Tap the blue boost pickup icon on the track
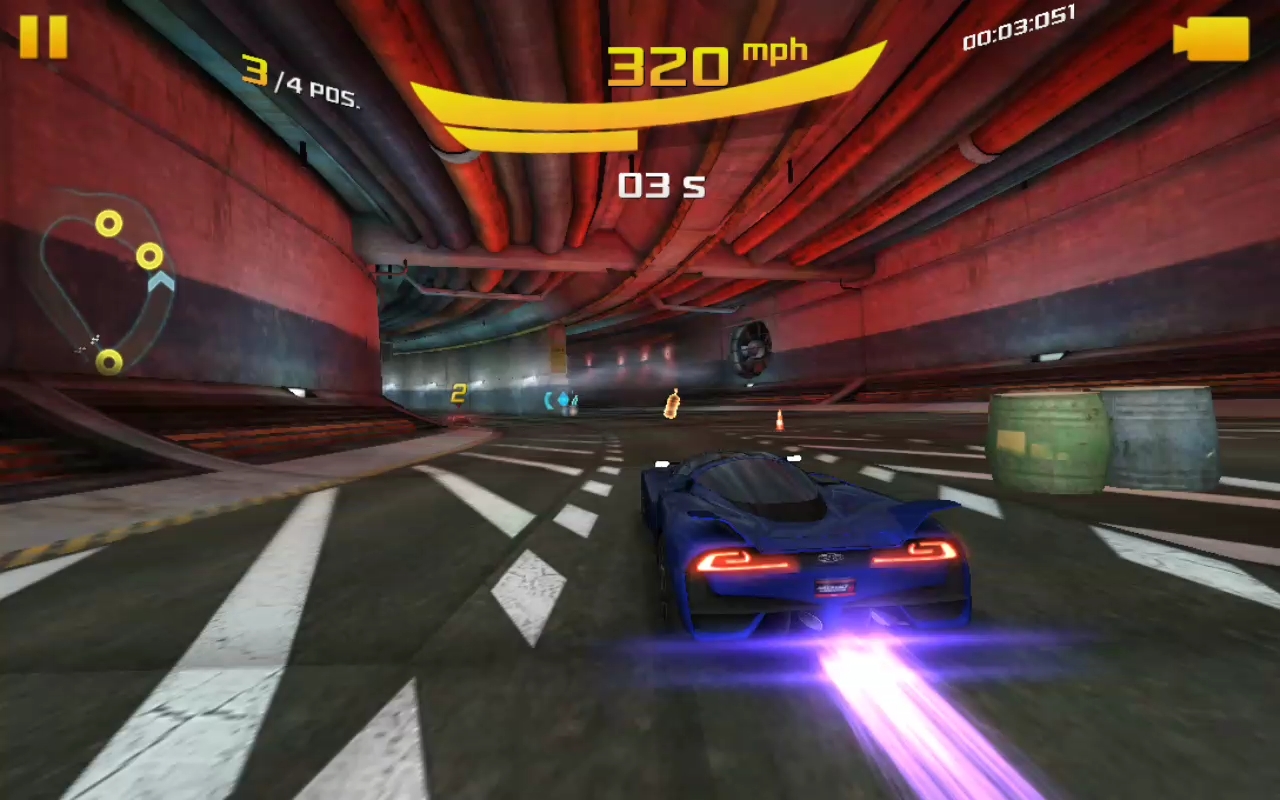 pyautogui.click(x=565, y=400)
